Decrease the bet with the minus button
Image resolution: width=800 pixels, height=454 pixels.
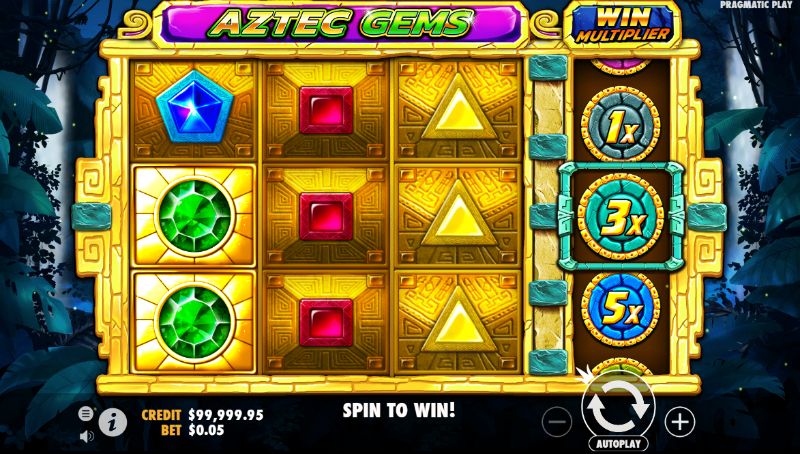pos(558,422)
